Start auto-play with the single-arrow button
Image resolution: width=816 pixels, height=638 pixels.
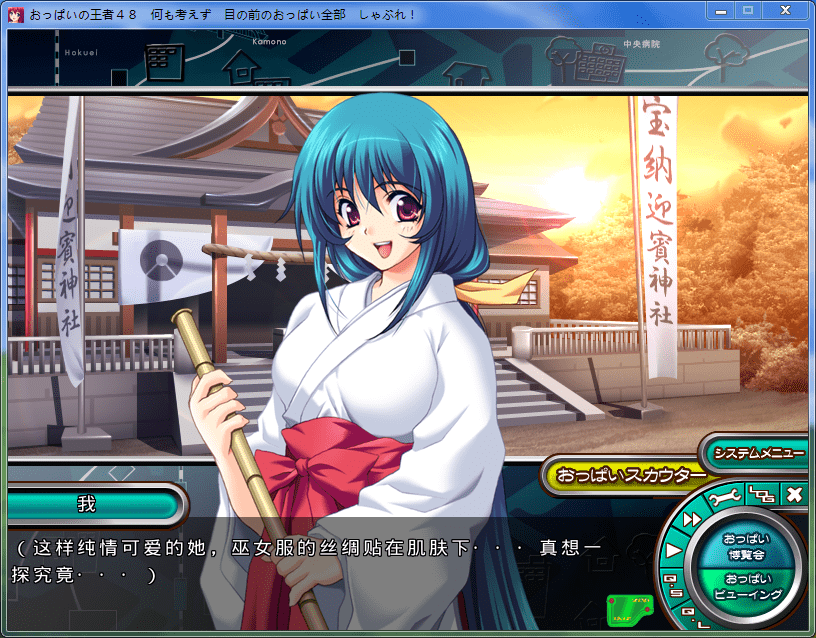[x=674, y=549]
